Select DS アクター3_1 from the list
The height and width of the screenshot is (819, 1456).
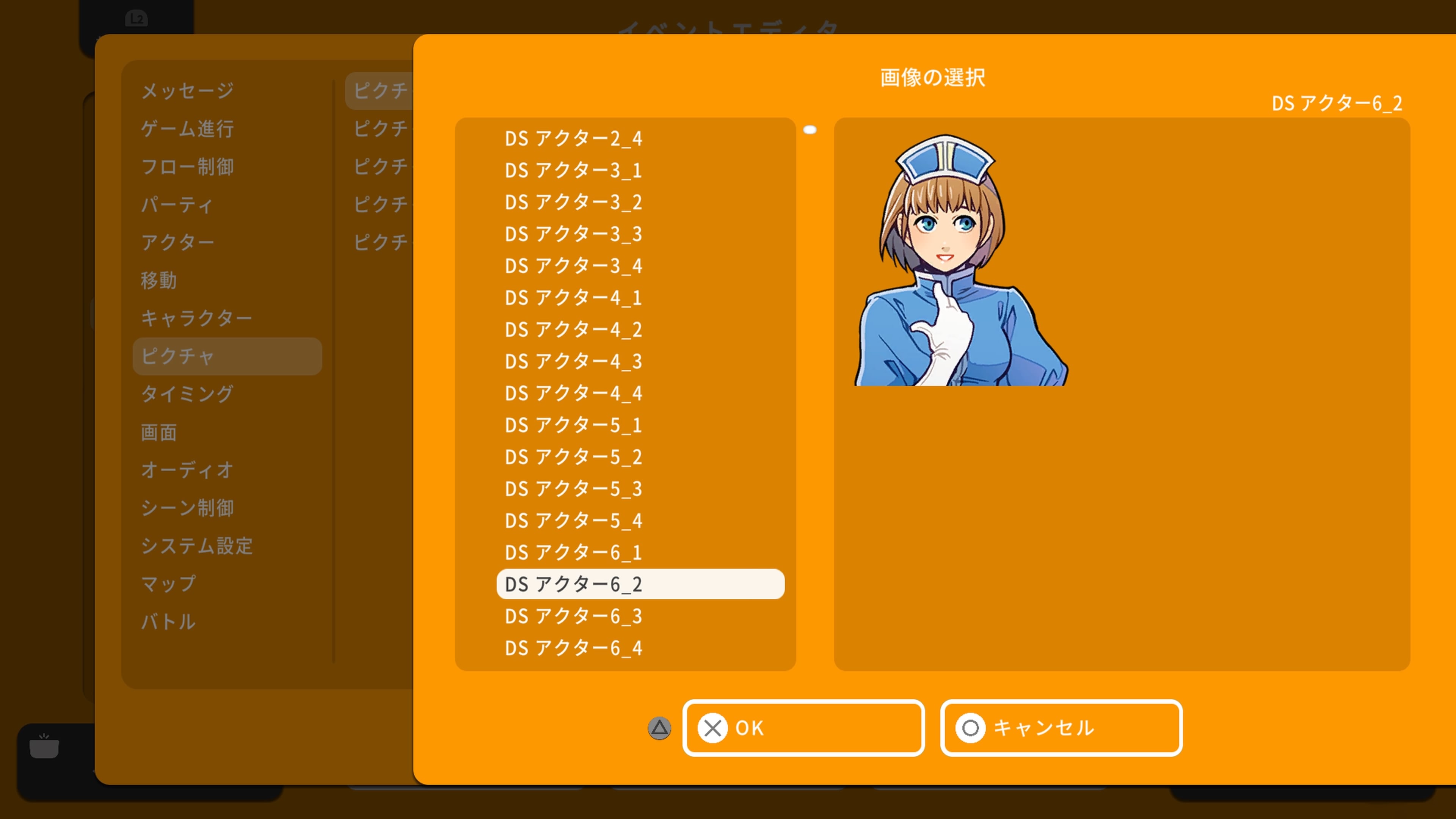(573, 171)
